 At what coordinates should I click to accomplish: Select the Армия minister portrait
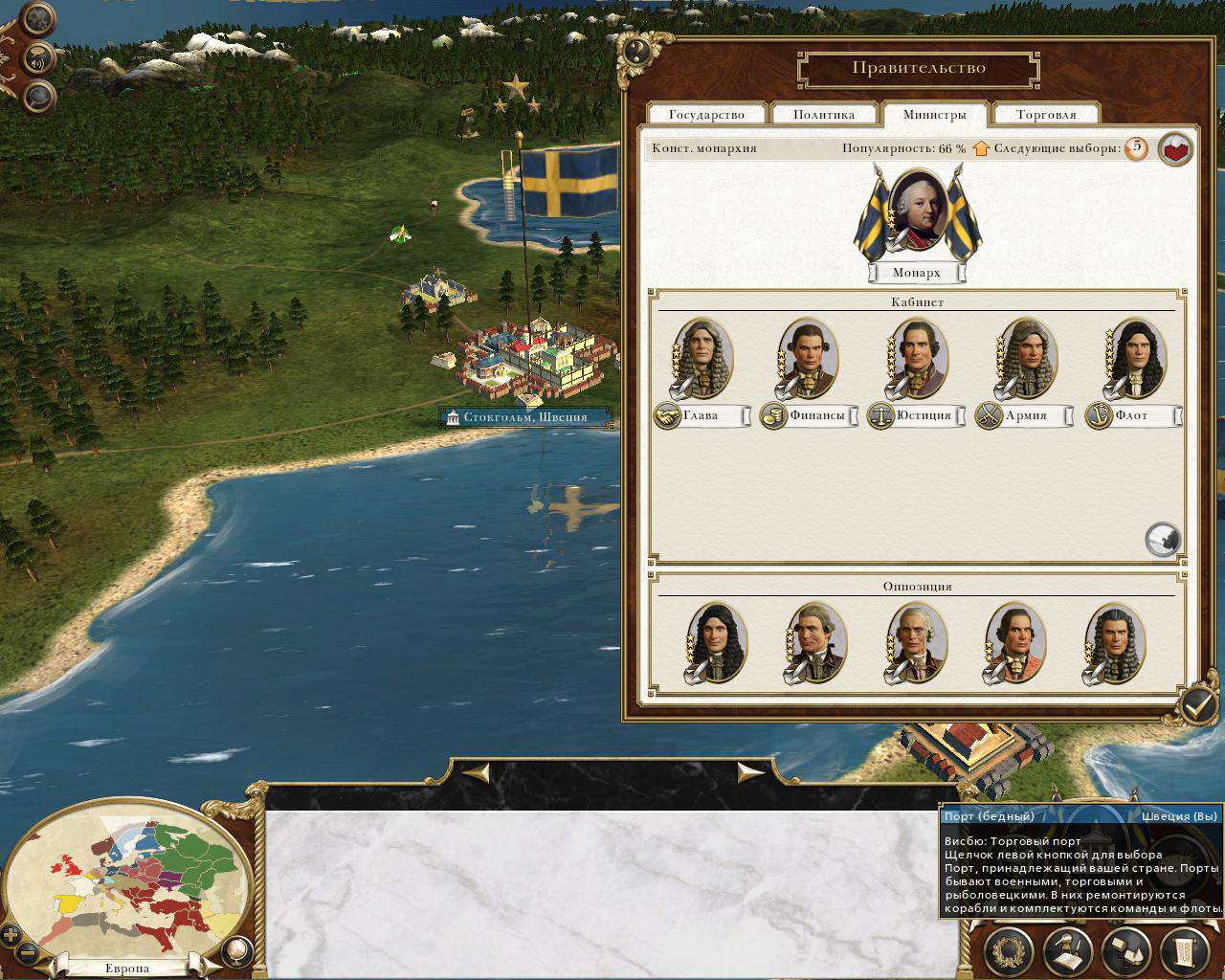pyautogui.click(x=1026, y=357)
